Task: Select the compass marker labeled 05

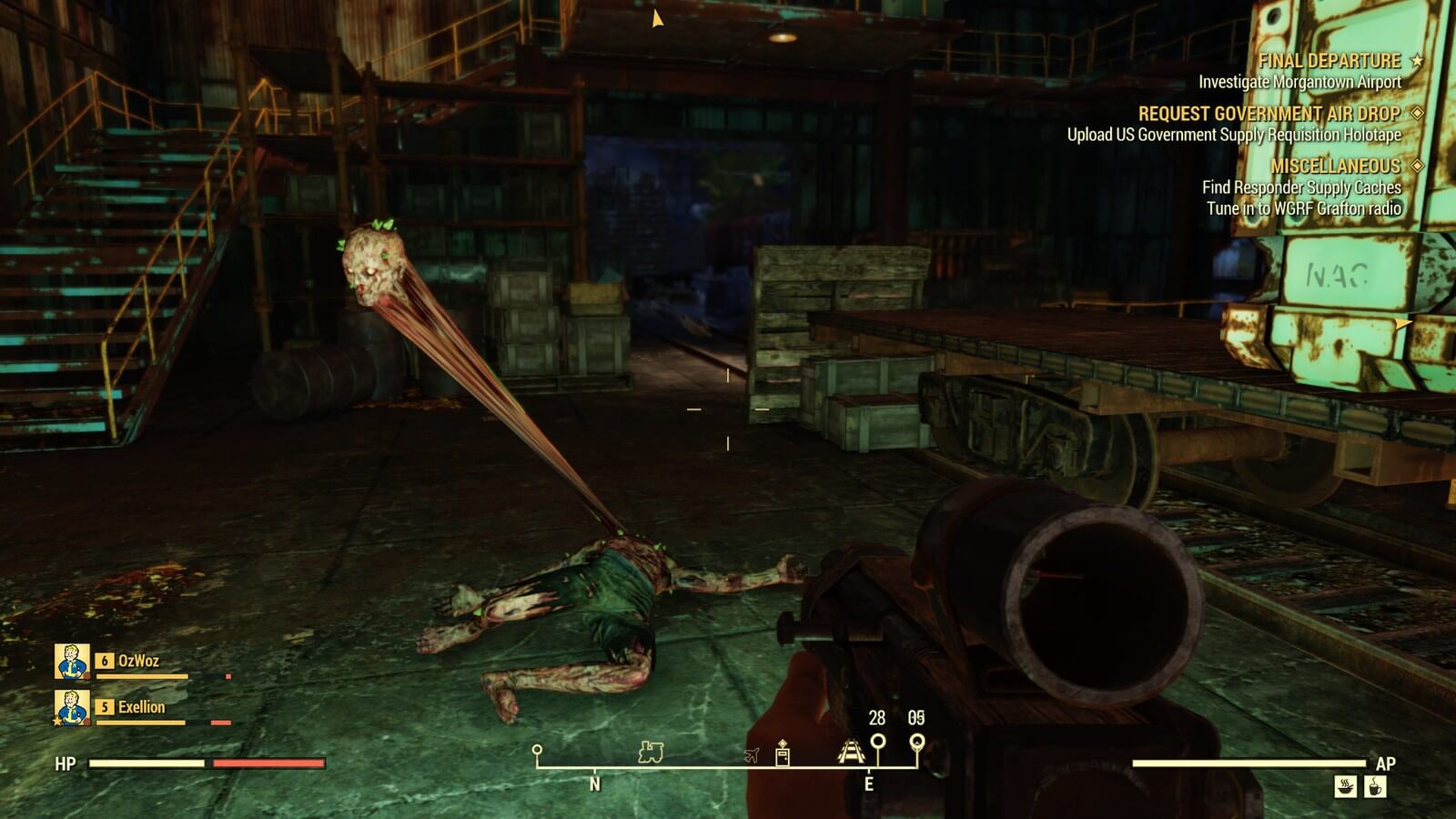Action: [x=917, y=742]
